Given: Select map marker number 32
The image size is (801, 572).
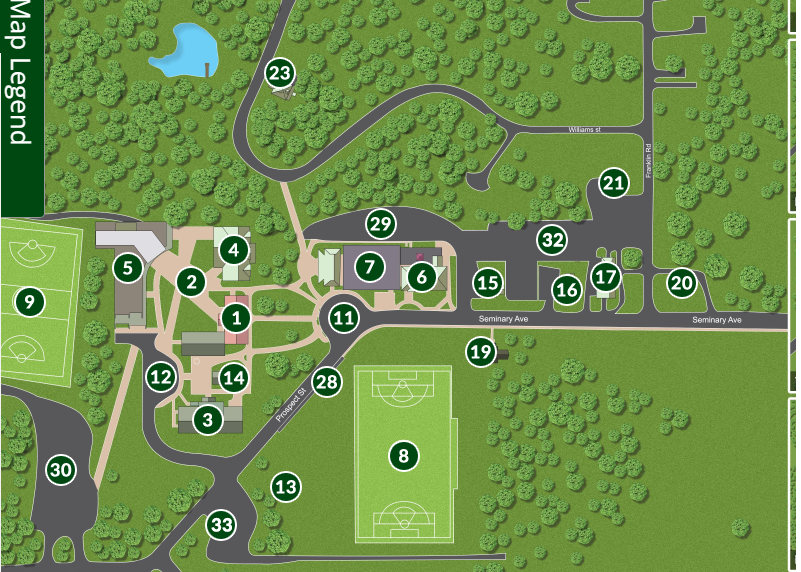Looking at the screenshot, I should pyautogui.click(x=552, y=239).
